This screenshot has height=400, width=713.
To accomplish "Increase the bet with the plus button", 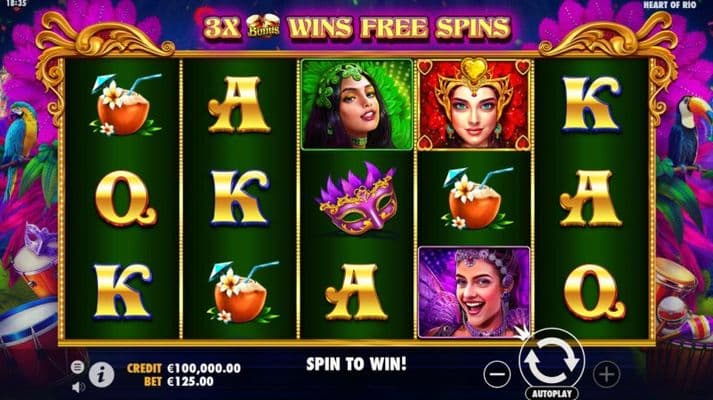I will click(x=606, y=374).
